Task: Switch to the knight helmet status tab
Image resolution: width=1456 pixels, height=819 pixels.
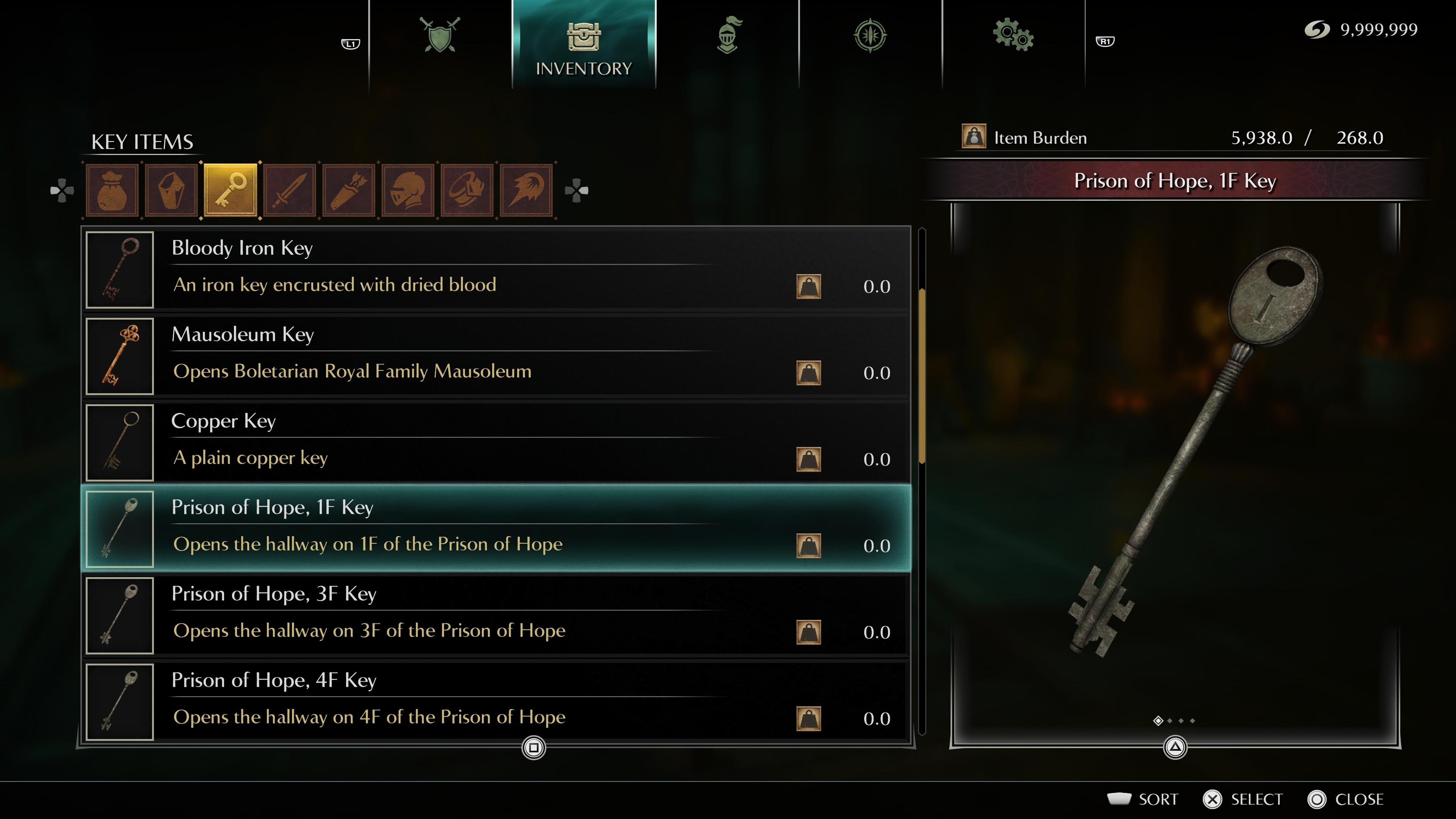Action: pyautogui.click(x=728, y=36)
